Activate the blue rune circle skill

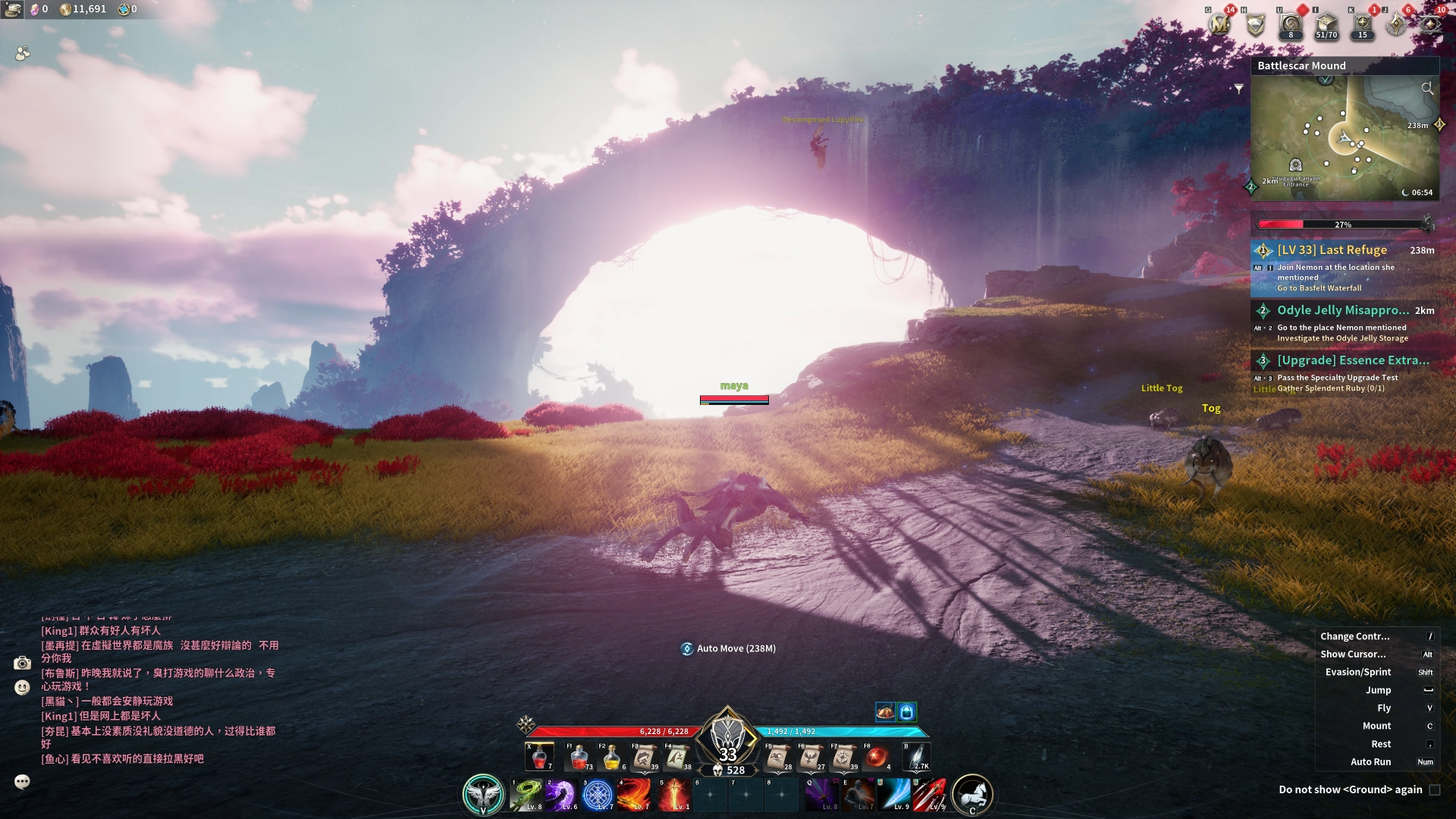598,794
